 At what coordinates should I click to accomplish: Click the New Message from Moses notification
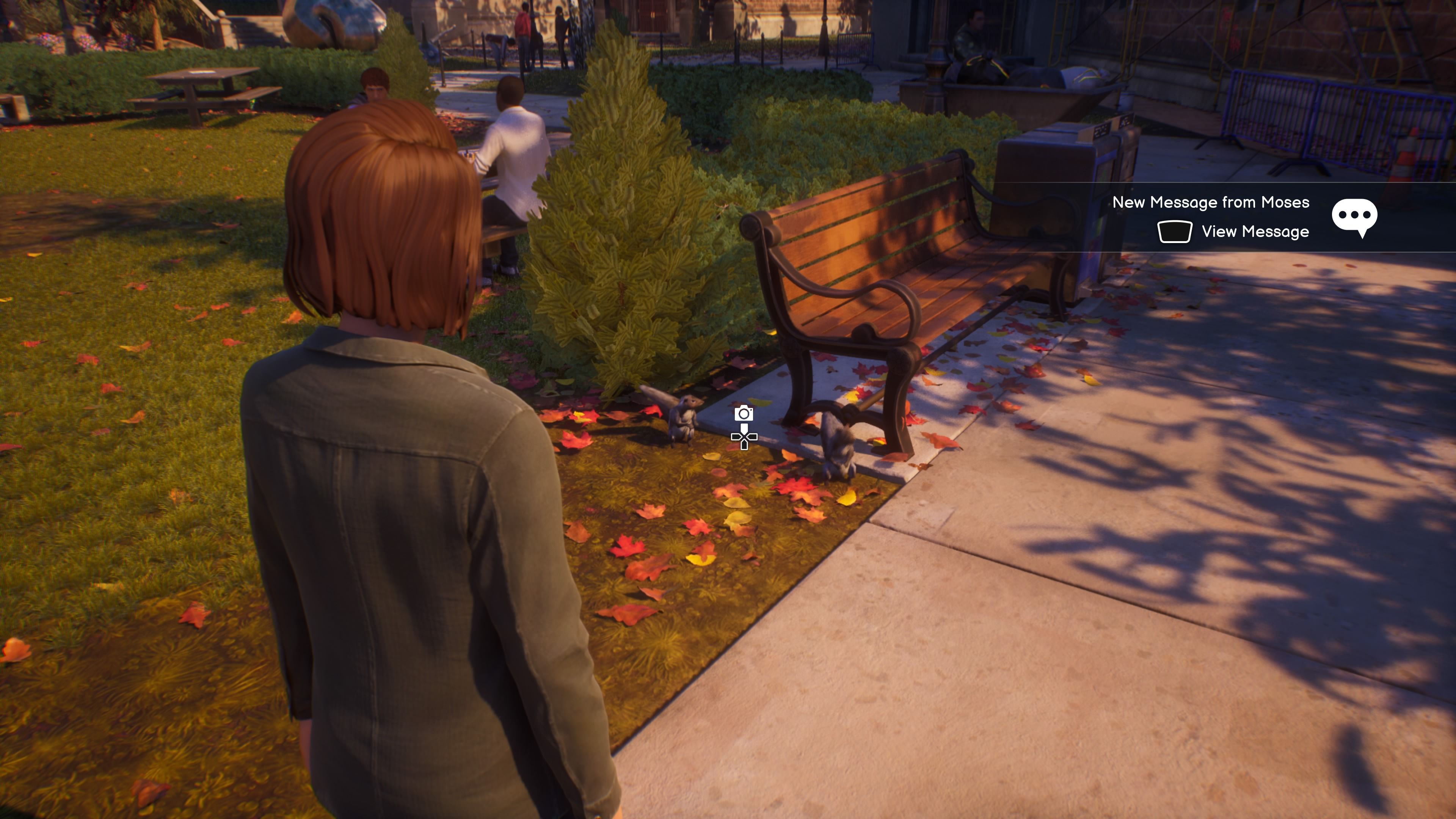[1210, 202]
